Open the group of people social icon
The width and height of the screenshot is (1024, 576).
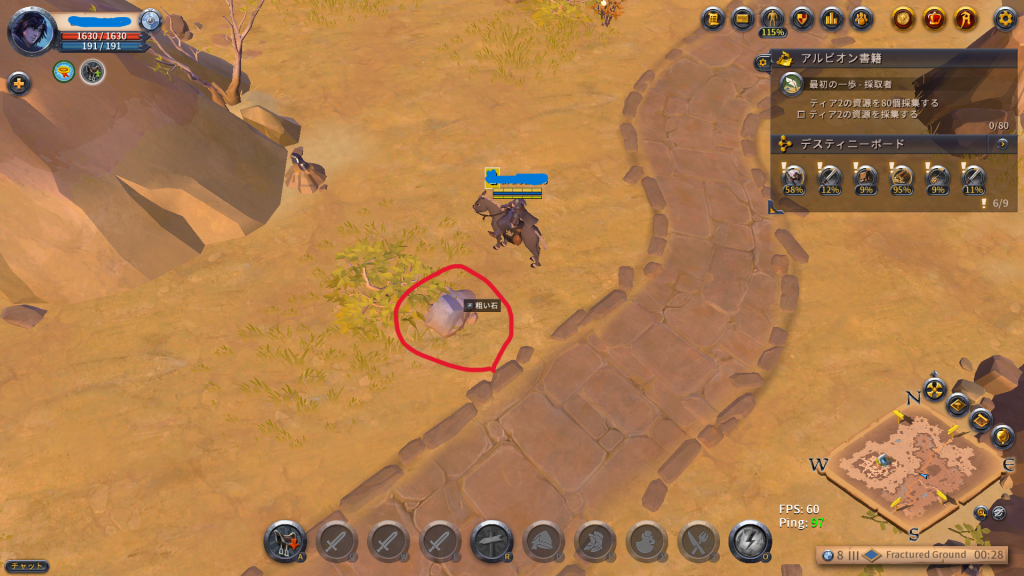coord(861,18)
